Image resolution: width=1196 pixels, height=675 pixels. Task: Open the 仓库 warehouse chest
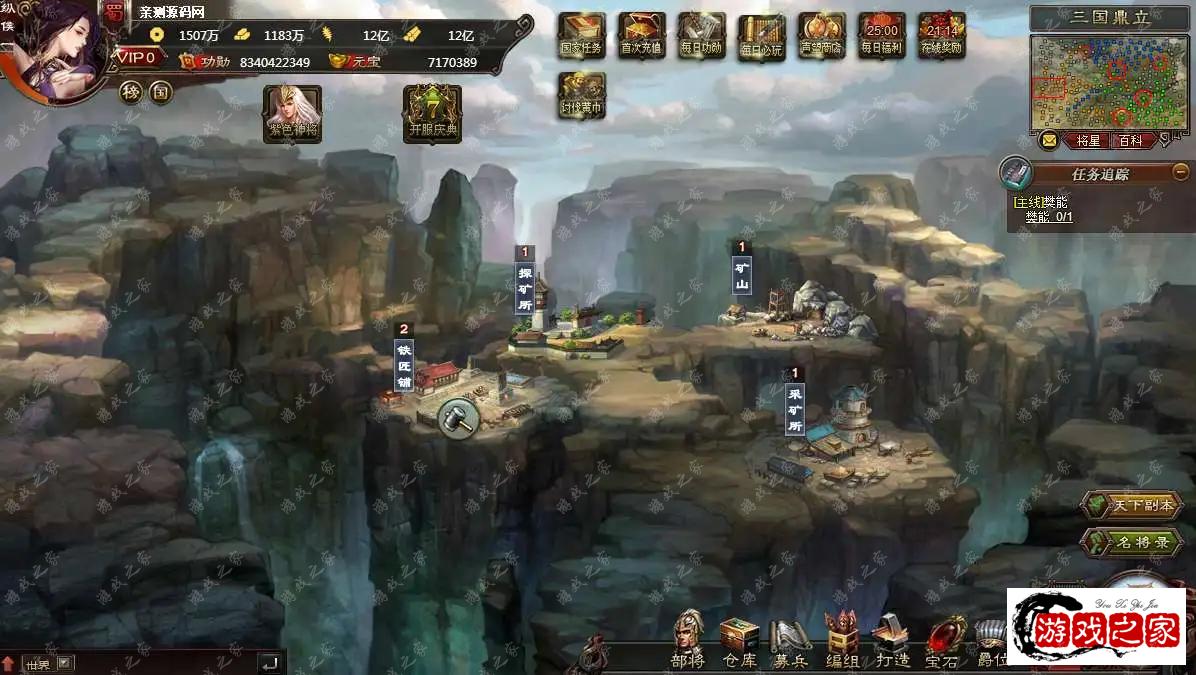[739, 639]
